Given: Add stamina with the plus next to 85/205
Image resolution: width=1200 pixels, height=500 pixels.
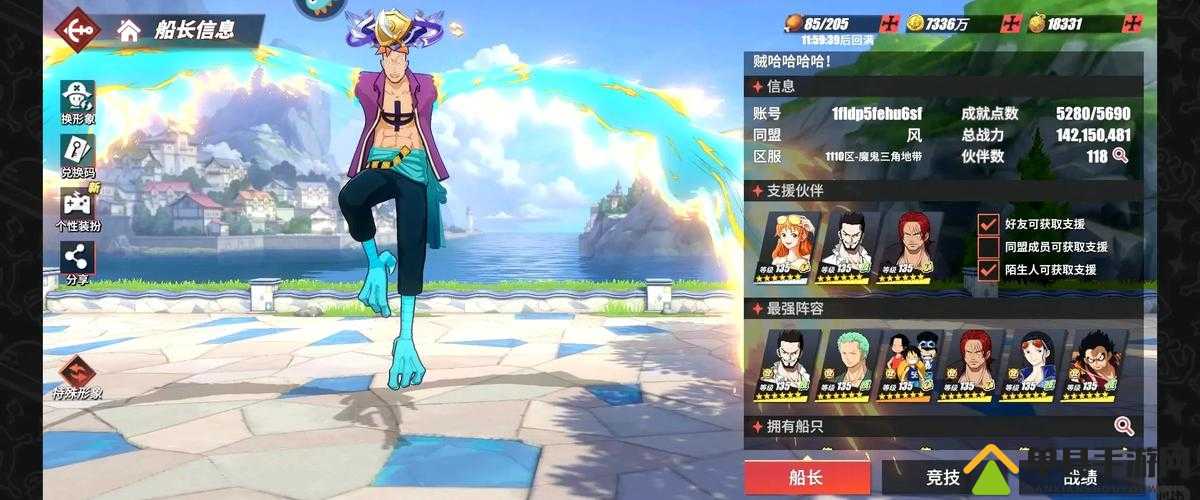Looking at the screenshot, I should click(x=890, y=24).
